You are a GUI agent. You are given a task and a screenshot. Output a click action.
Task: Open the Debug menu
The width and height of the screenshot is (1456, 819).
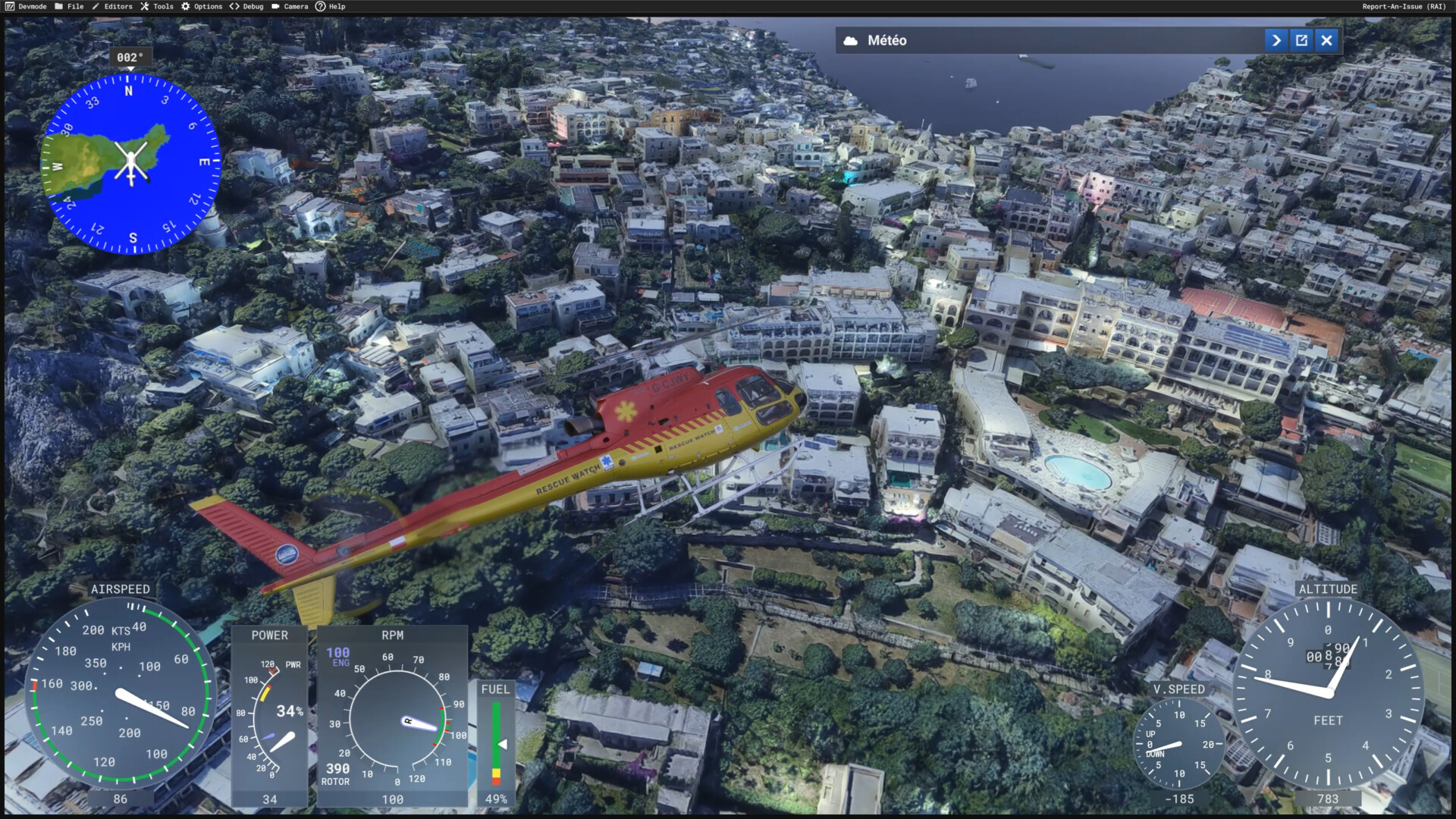pyautogui.click(x=246, y=6)
